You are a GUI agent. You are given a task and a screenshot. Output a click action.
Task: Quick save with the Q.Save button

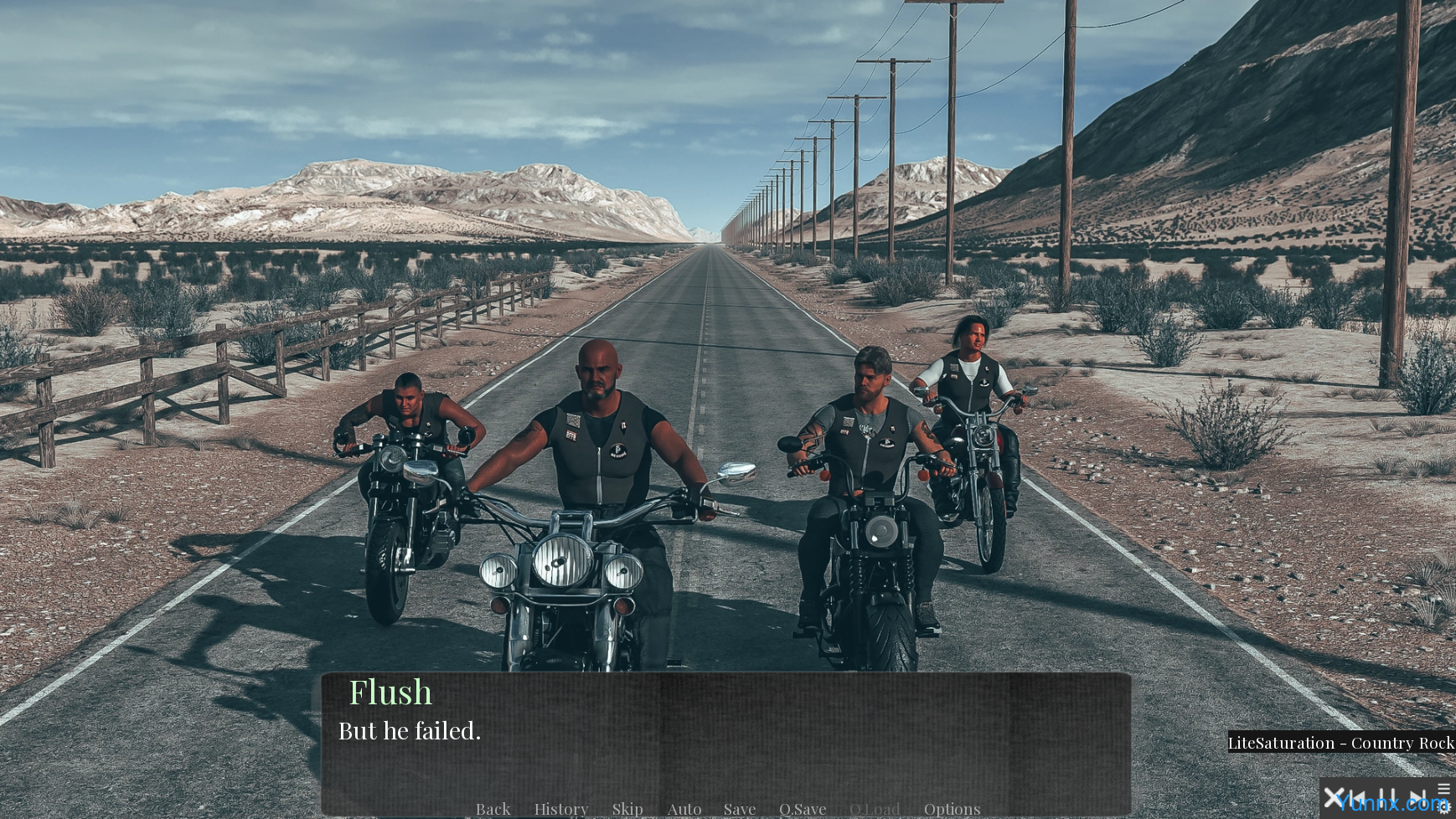point(803,808)
